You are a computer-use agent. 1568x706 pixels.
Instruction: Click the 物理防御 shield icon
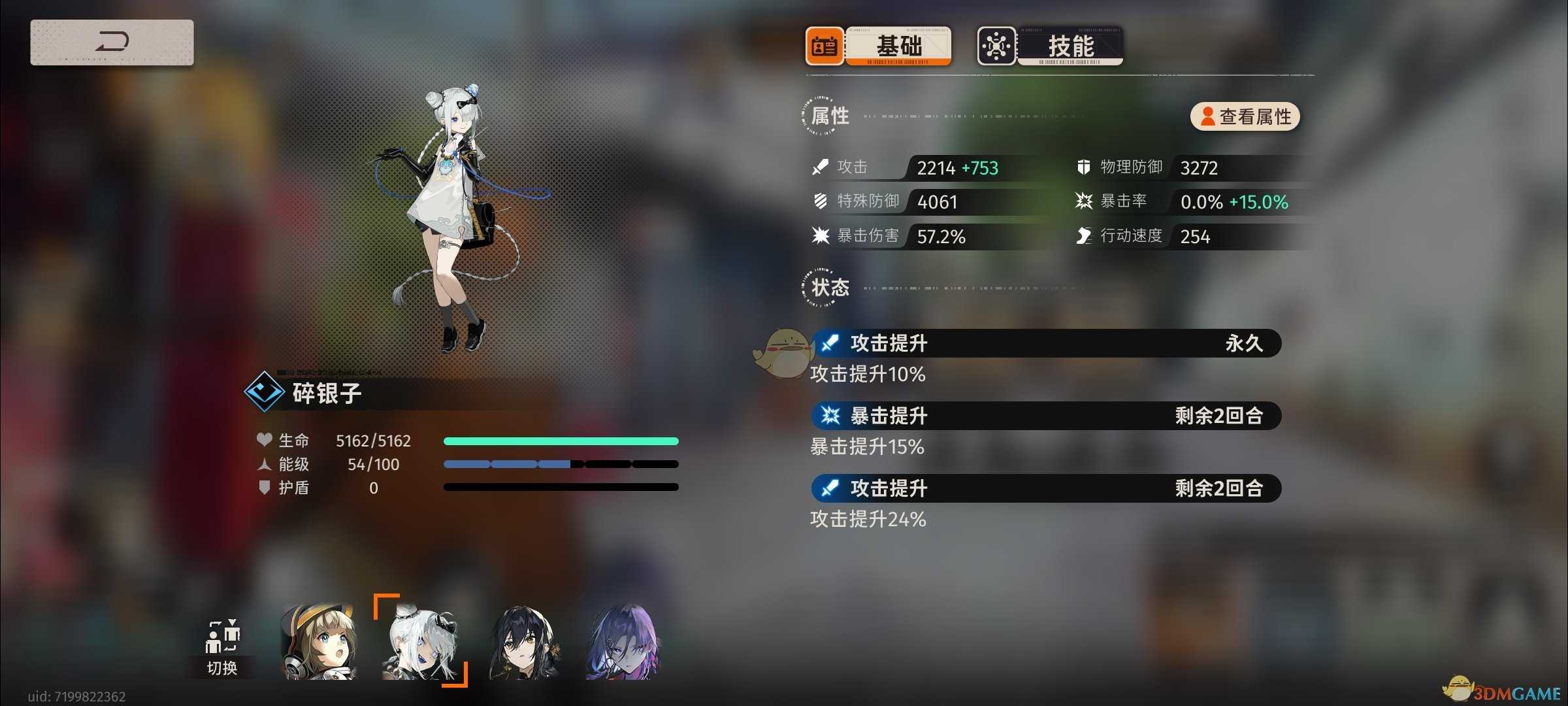[x=1085, y=167]
